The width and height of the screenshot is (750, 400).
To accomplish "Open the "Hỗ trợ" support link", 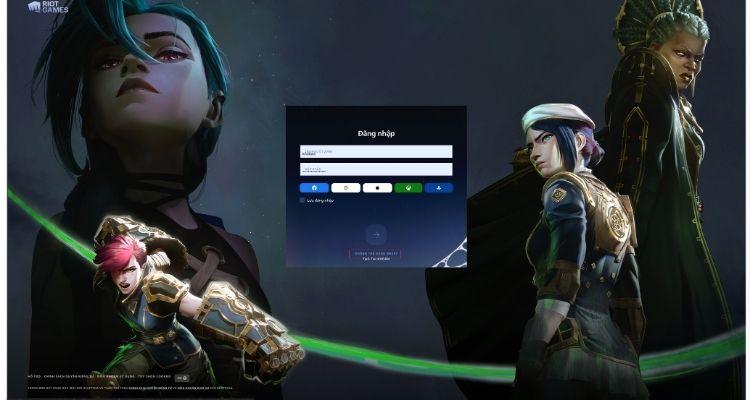I will pos(33,377).
